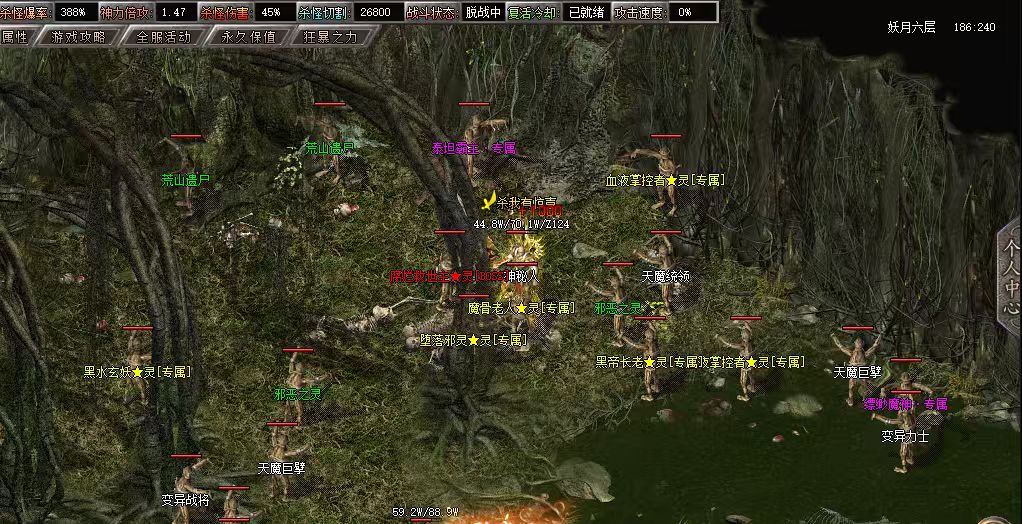
Task: Show the 全服活动 server events
Action: click(162, 36)
